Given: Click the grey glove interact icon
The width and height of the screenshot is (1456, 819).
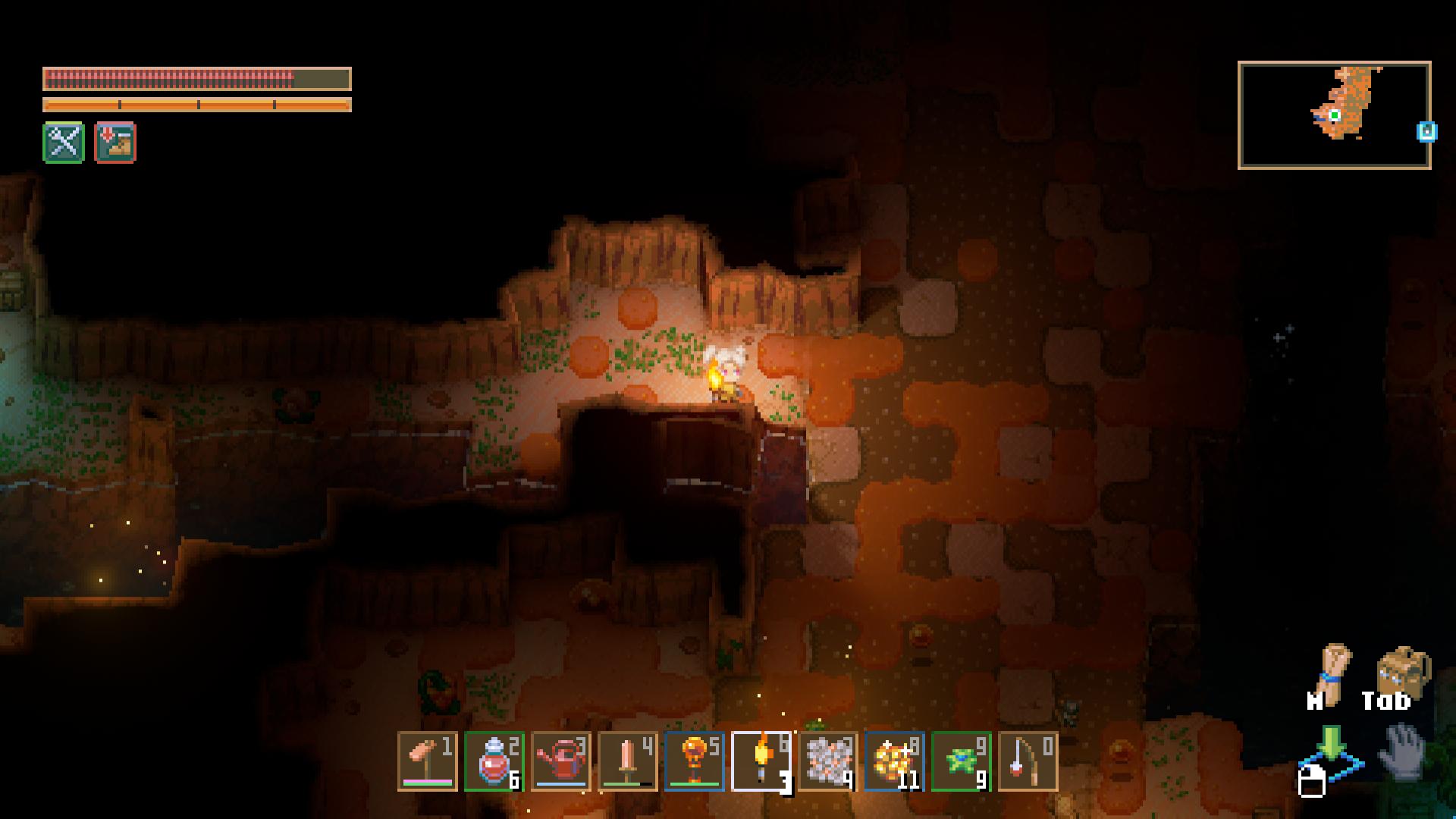Looking at the screenshot, I should pos(1404,751).
